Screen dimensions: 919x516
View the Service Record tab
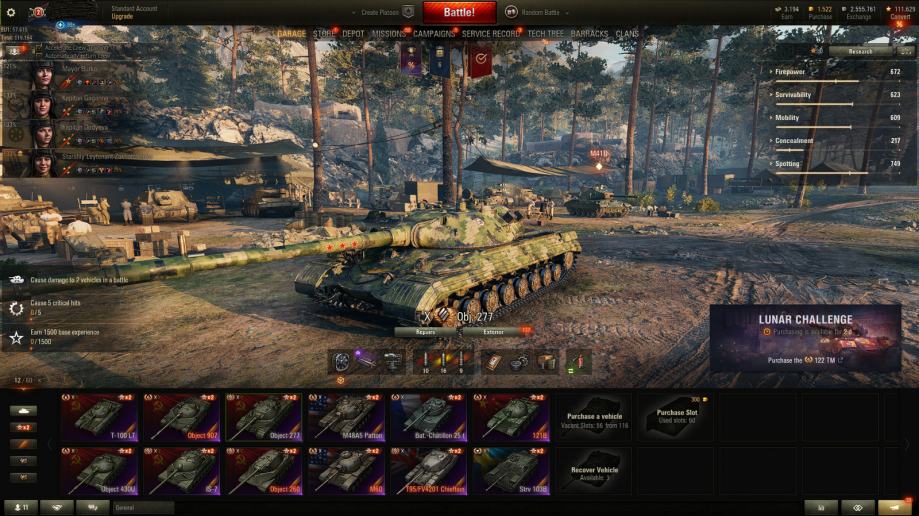pyautogui.click(x=491, y=34)
